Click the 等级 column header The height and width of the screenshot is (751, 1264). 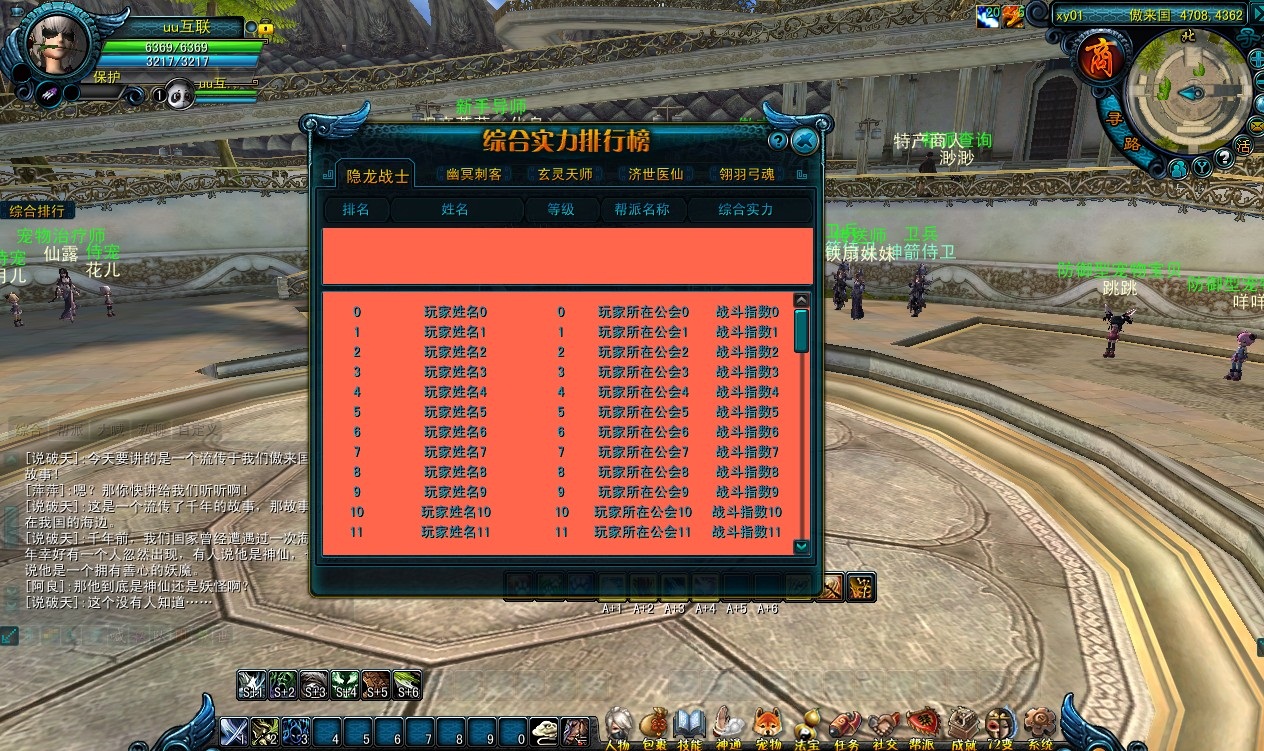click(x=561, y=210)
